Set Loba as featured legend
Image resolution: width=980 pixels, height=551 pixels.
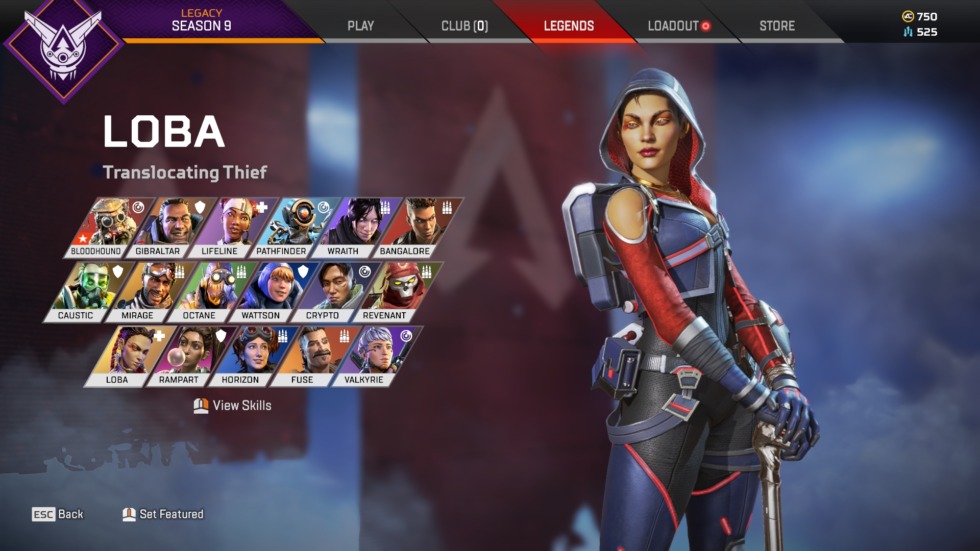pyautogui.click(x=163, y=514)
